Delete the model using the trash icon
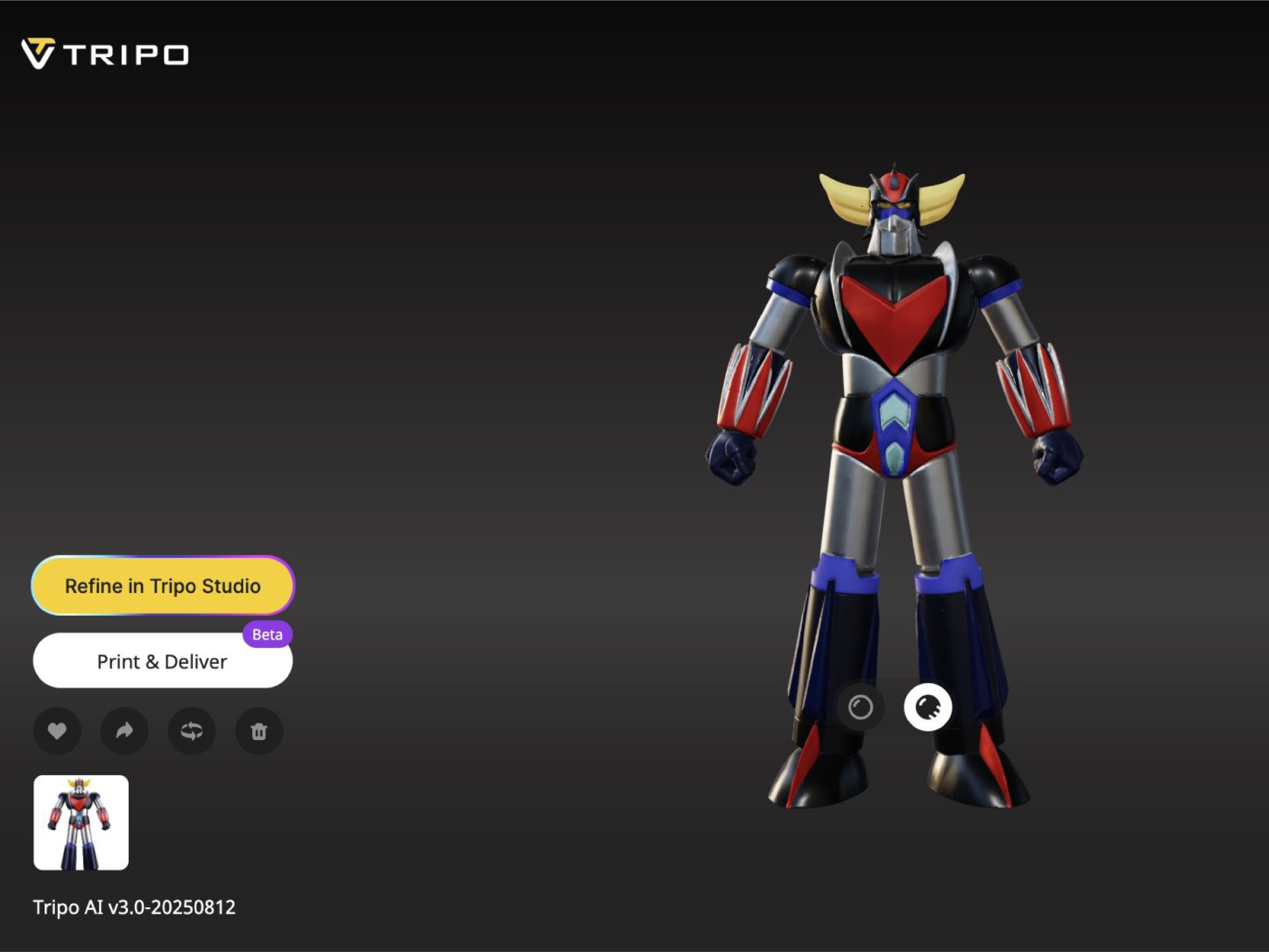Image resolution: width=1269 pixels, height=952 pixels. 259,730
